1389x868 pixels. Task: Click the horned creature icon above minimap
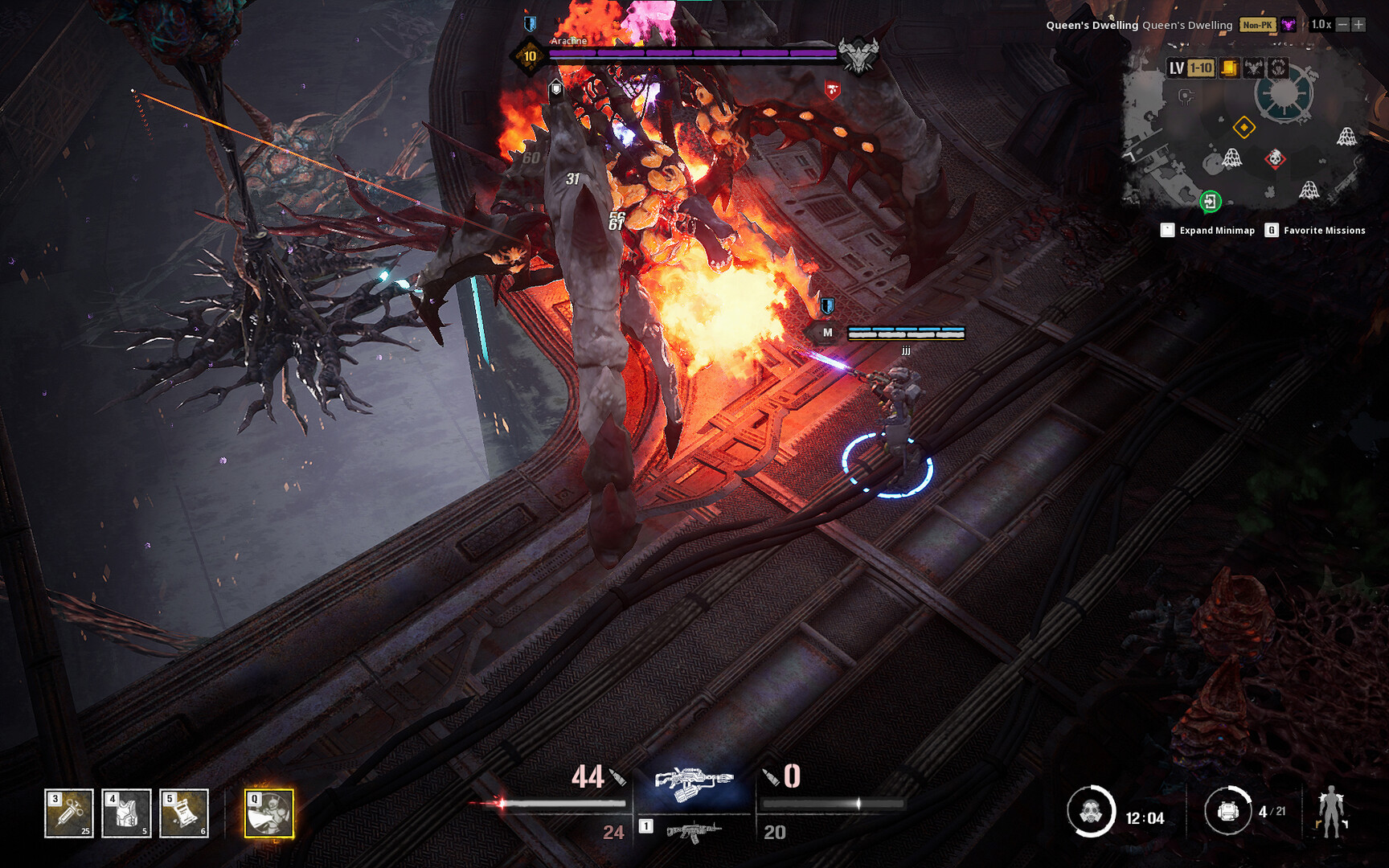pos(1253,68)
